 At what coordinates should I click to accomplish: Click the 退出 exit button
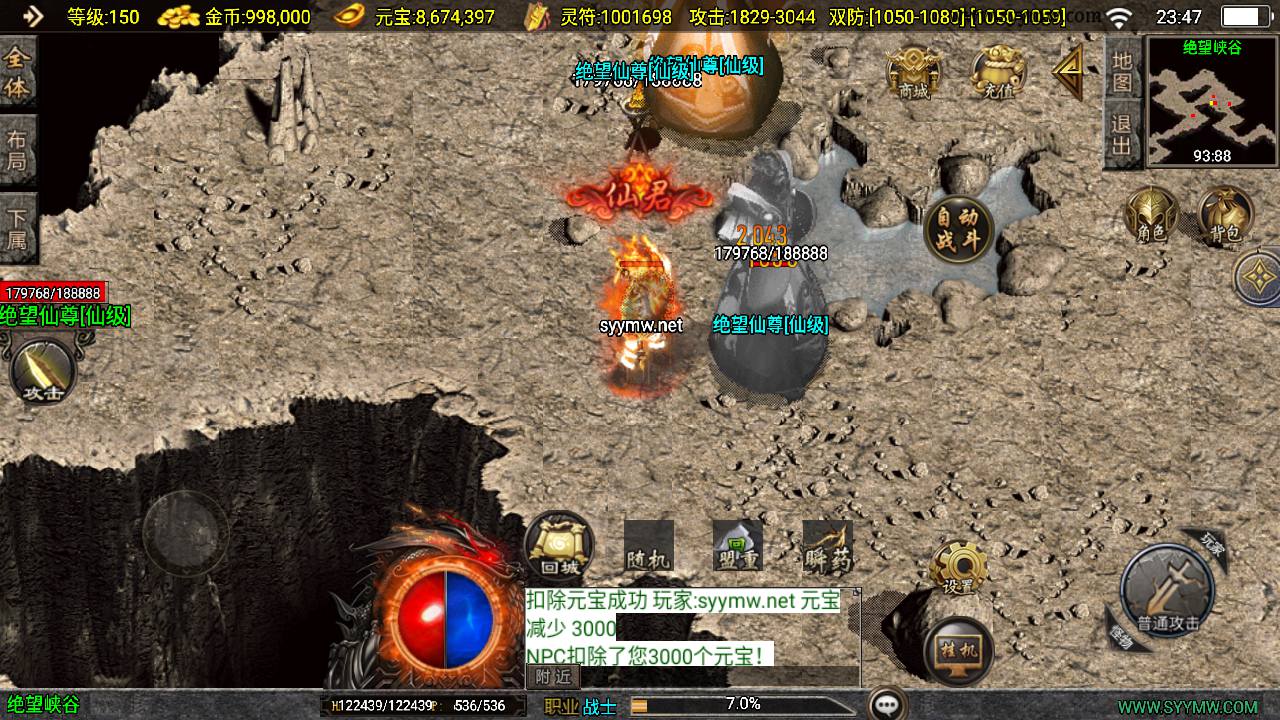tap(1122, 135)
